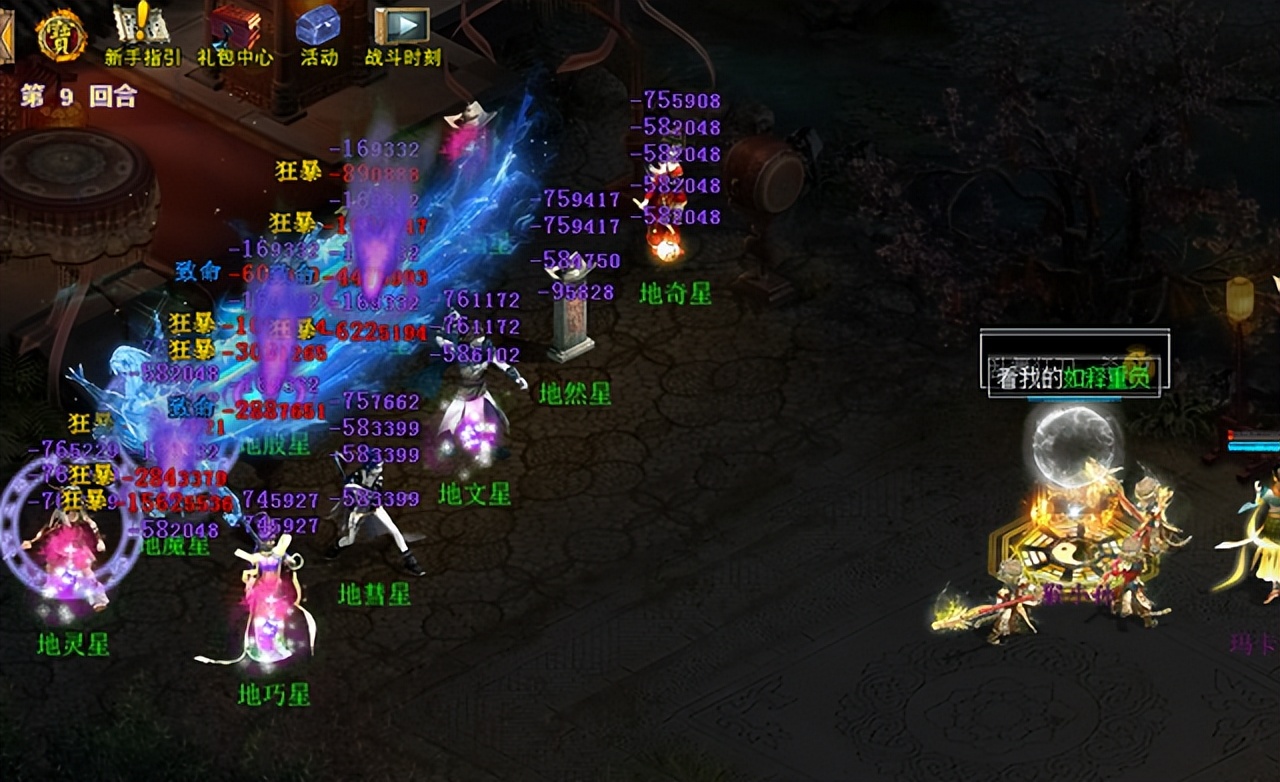Viewport: 1280px width, 782px height.
Task: Open the 礼包中心 gift pack center
Action: [234, 30]
